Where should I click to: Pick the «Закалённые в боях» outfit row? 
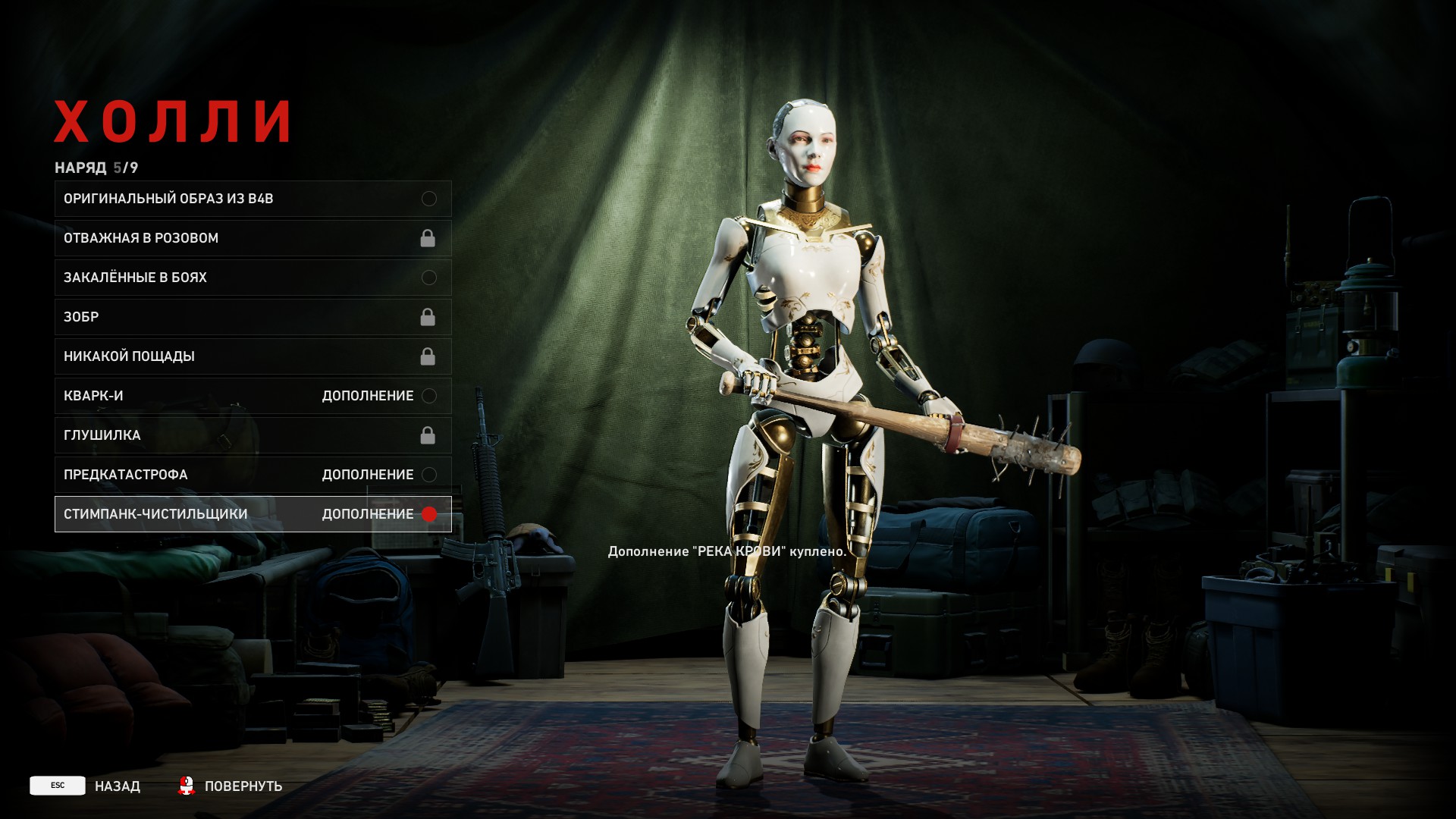(253, 278)
